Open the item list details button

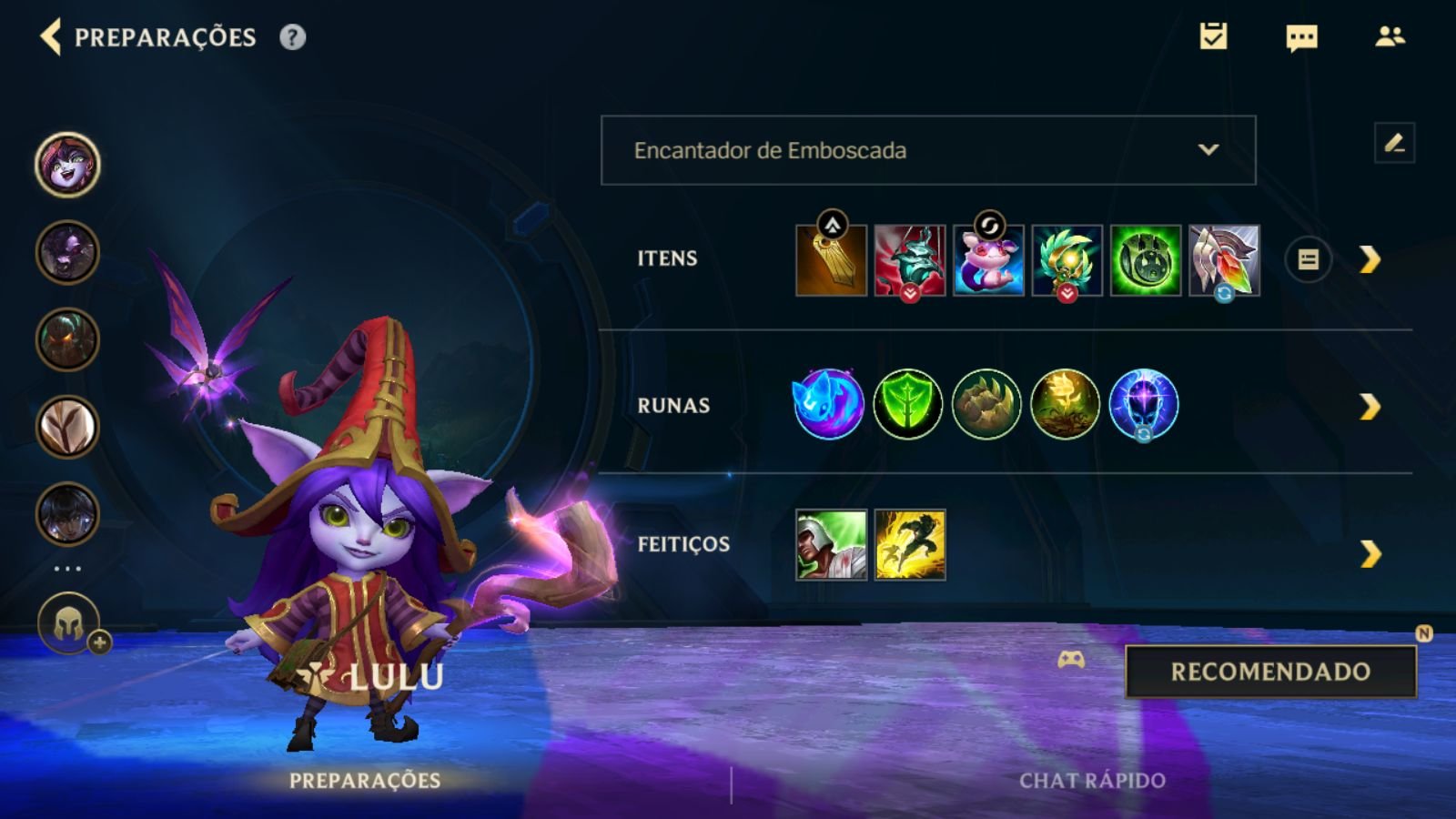pos(1308,260)
